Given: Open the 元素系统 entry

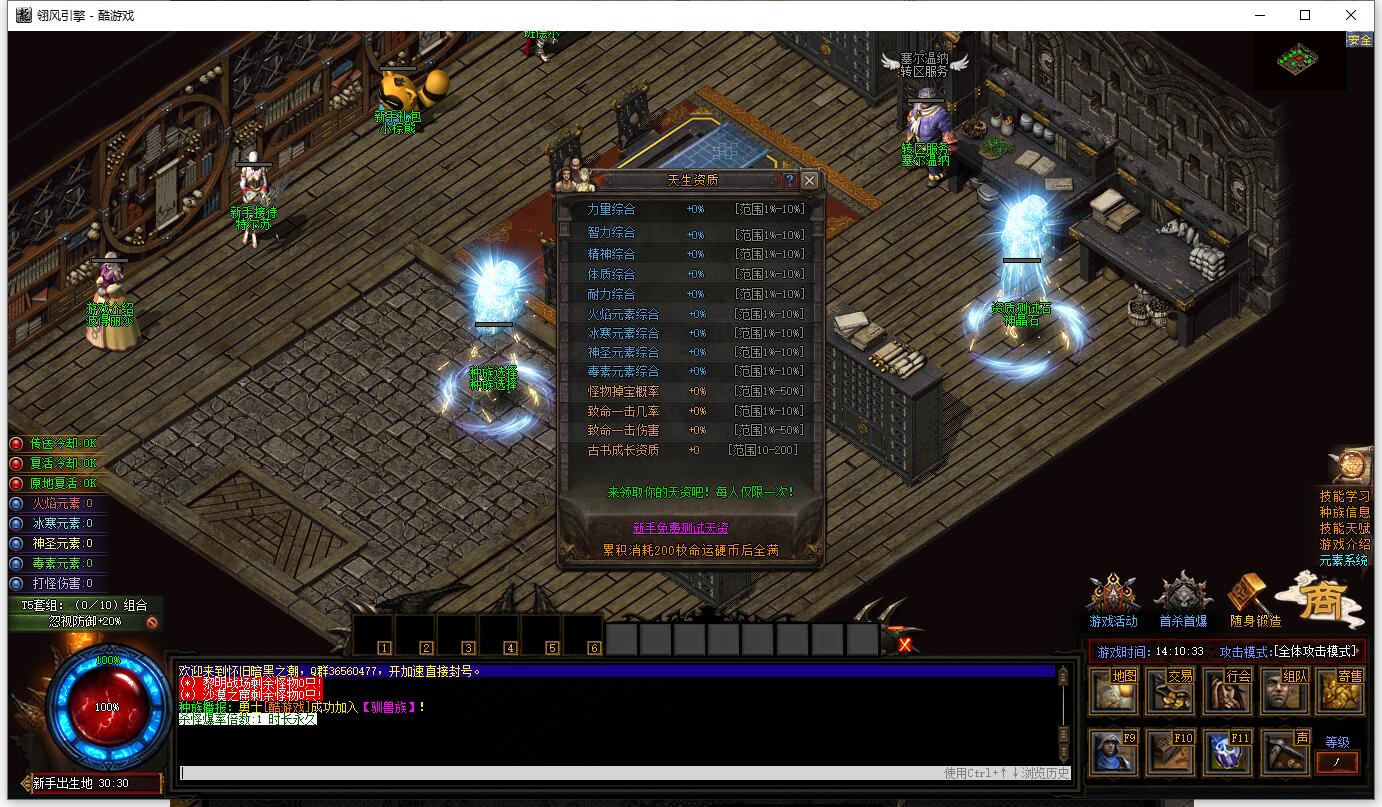Looking at the screenshot, I should pos(1344,560).
